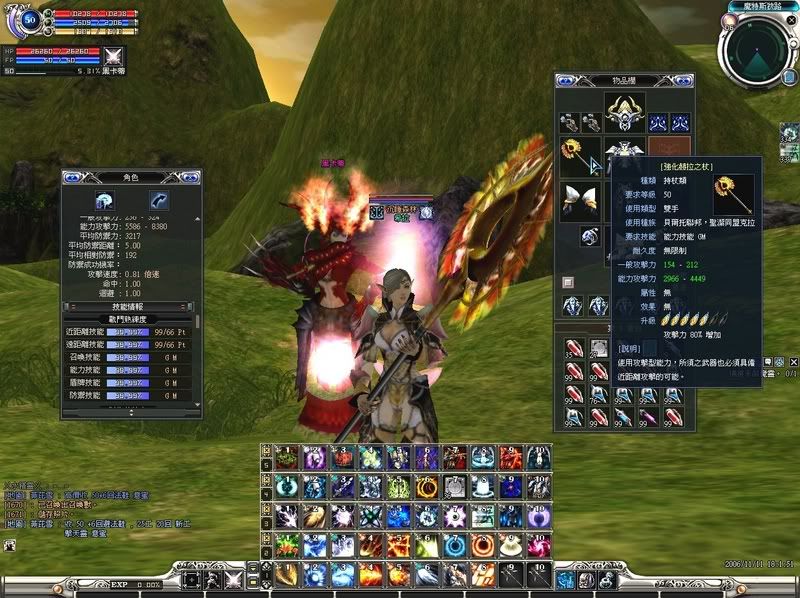Activate the golden claw skill in bottom hotbar slot 1
This screenshot has width=800, height=598.
tap(287, 575)
